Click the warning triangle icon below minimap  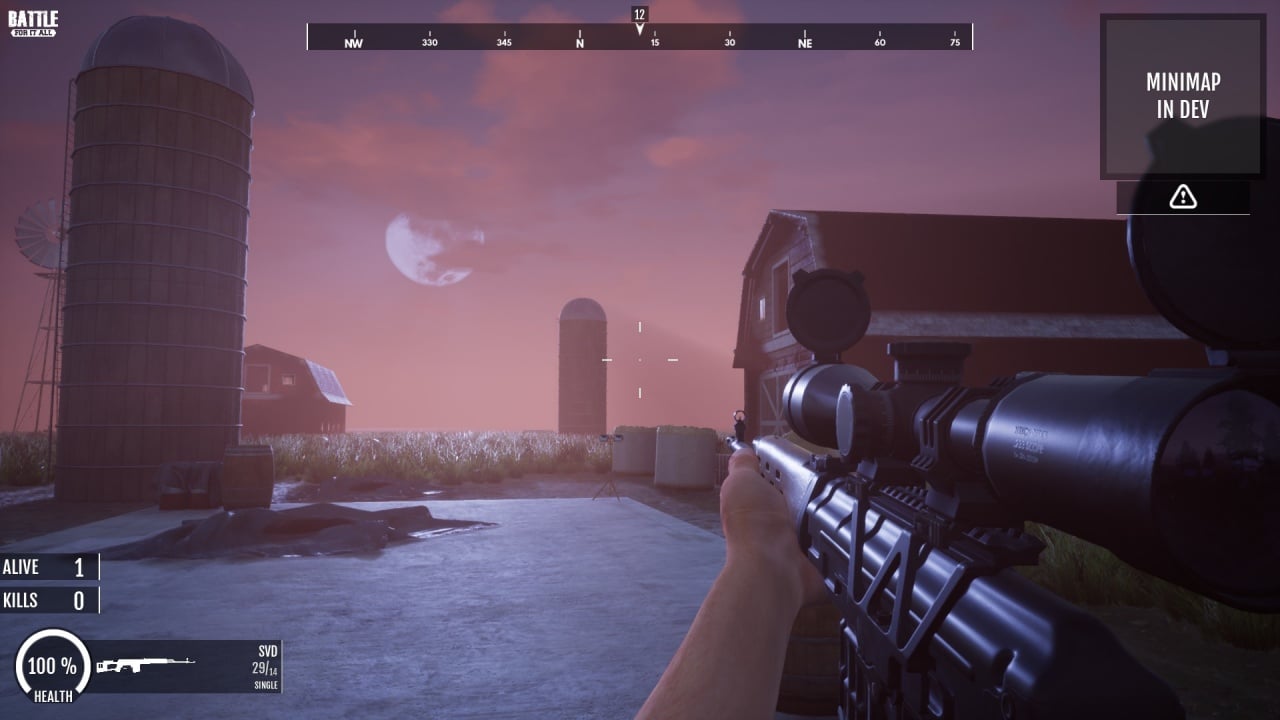pyautogui.click(x=1183, y=197)
